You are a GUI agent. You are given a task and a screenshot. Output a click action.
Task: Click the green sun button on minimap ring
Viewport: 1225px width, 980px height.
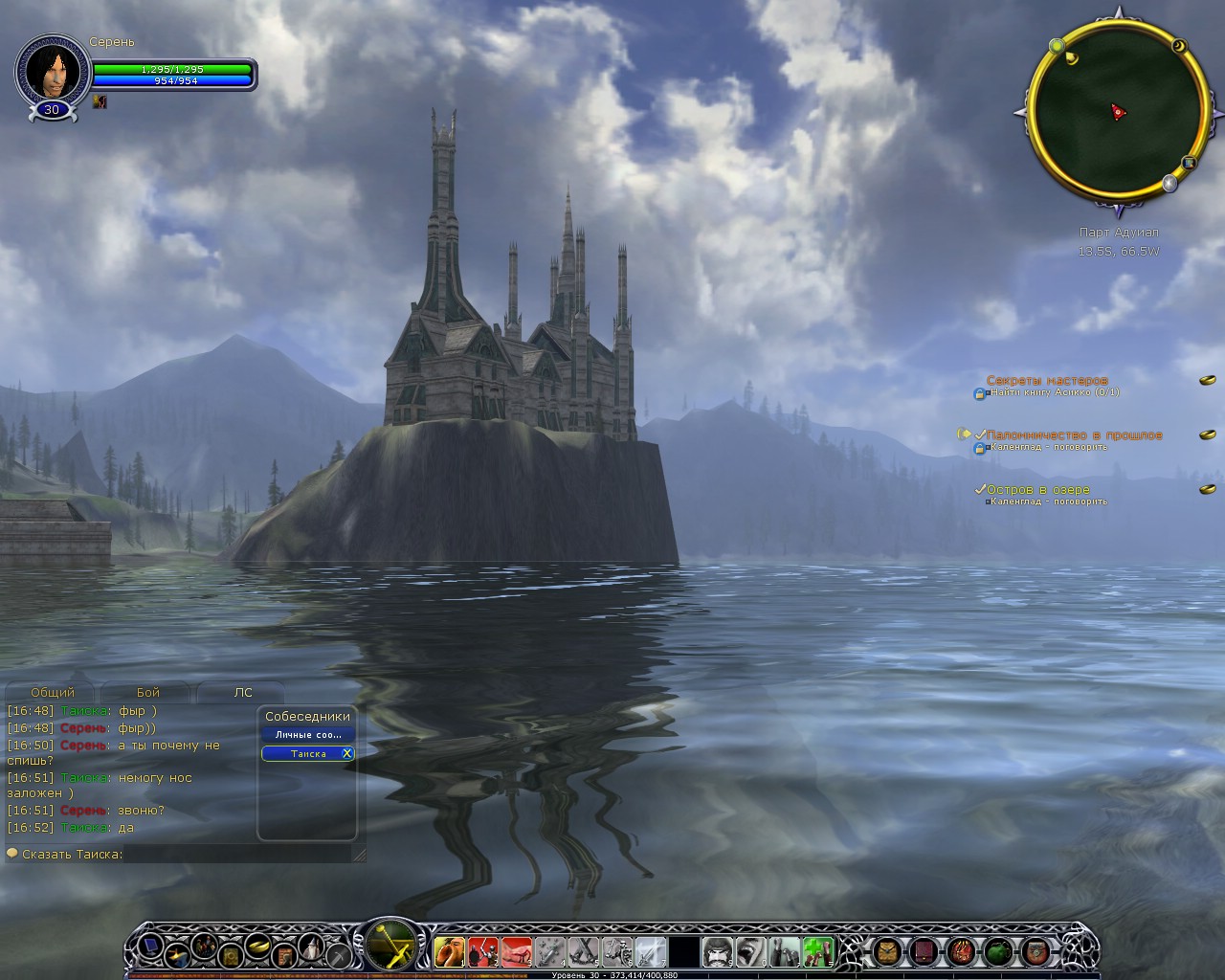click(1057, 45)
